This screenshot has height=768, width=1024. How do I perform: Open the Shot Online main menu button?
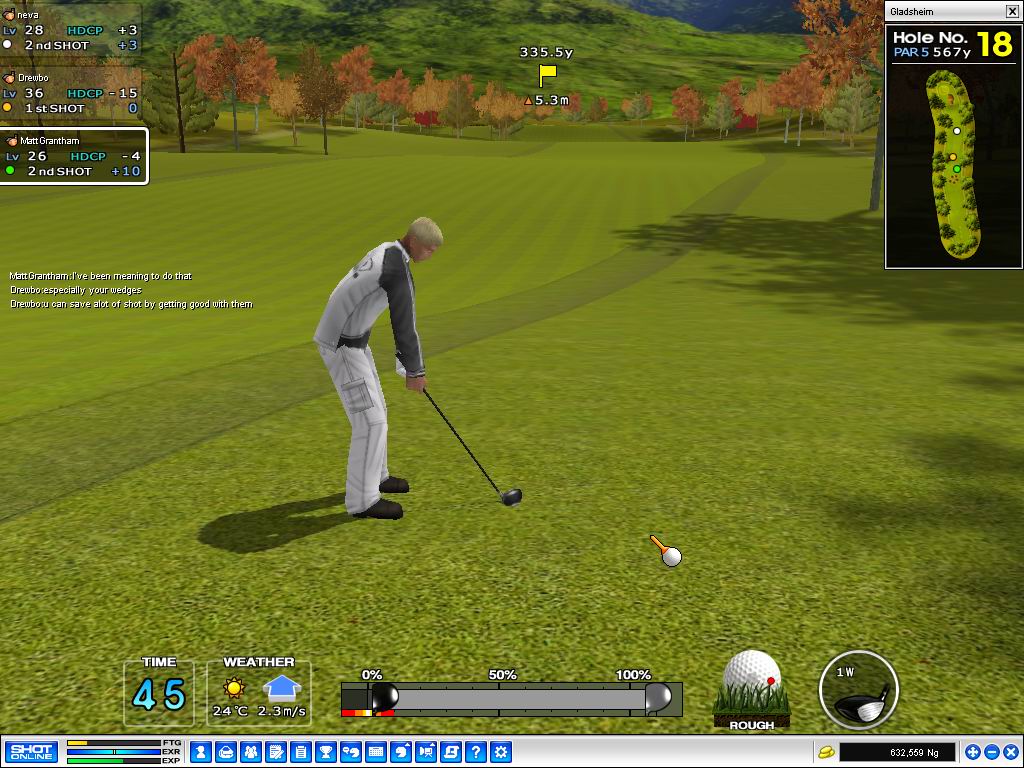pos(31,751)
